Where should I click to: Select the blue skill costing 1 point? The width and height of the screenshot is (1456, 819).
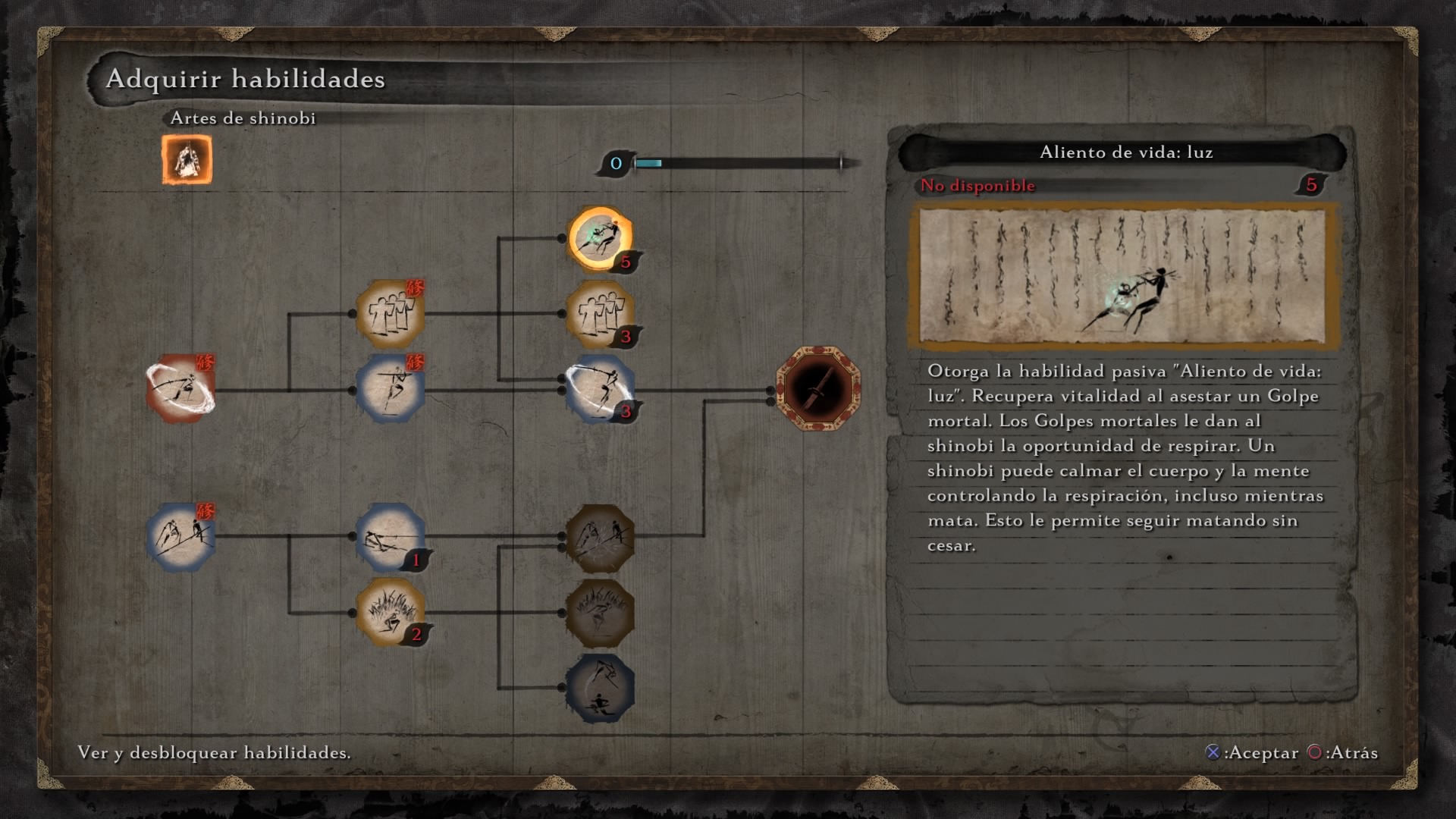[x=390, y=537]
